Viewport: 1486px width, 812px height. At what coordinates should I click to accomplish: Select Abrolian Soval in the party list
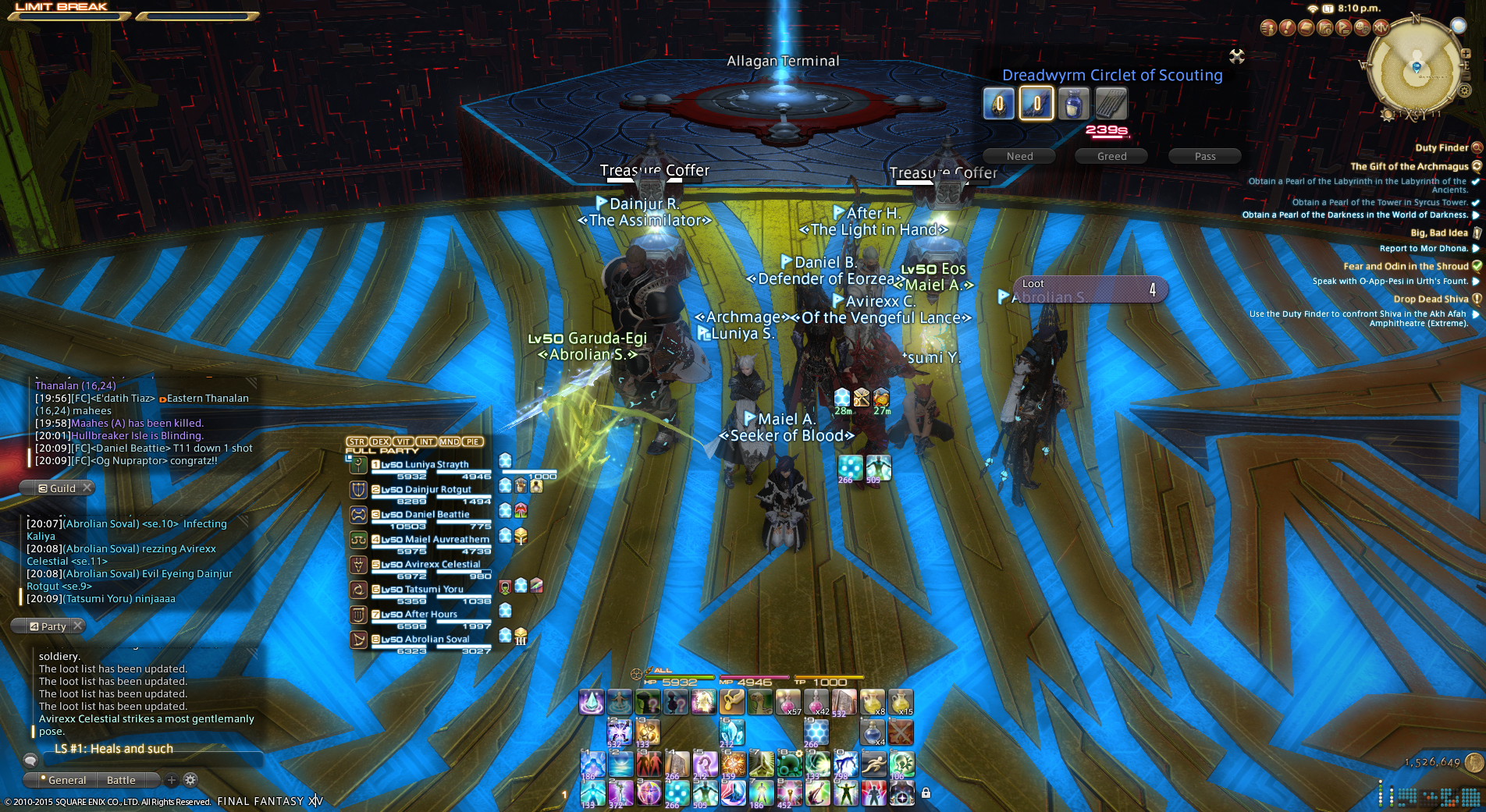pyautogui.click(x=425, y=640)
